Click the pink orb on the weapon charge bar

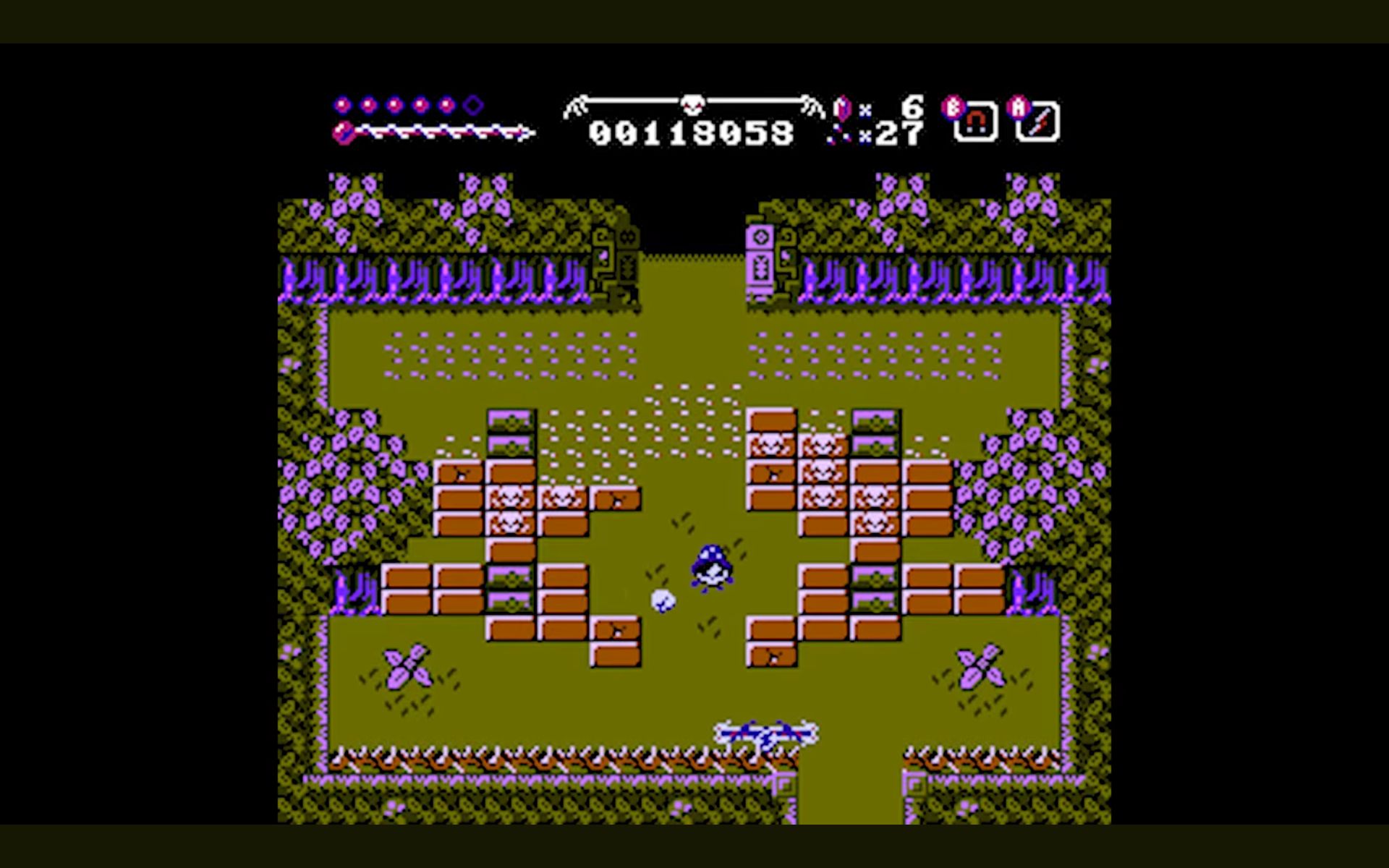343,133
